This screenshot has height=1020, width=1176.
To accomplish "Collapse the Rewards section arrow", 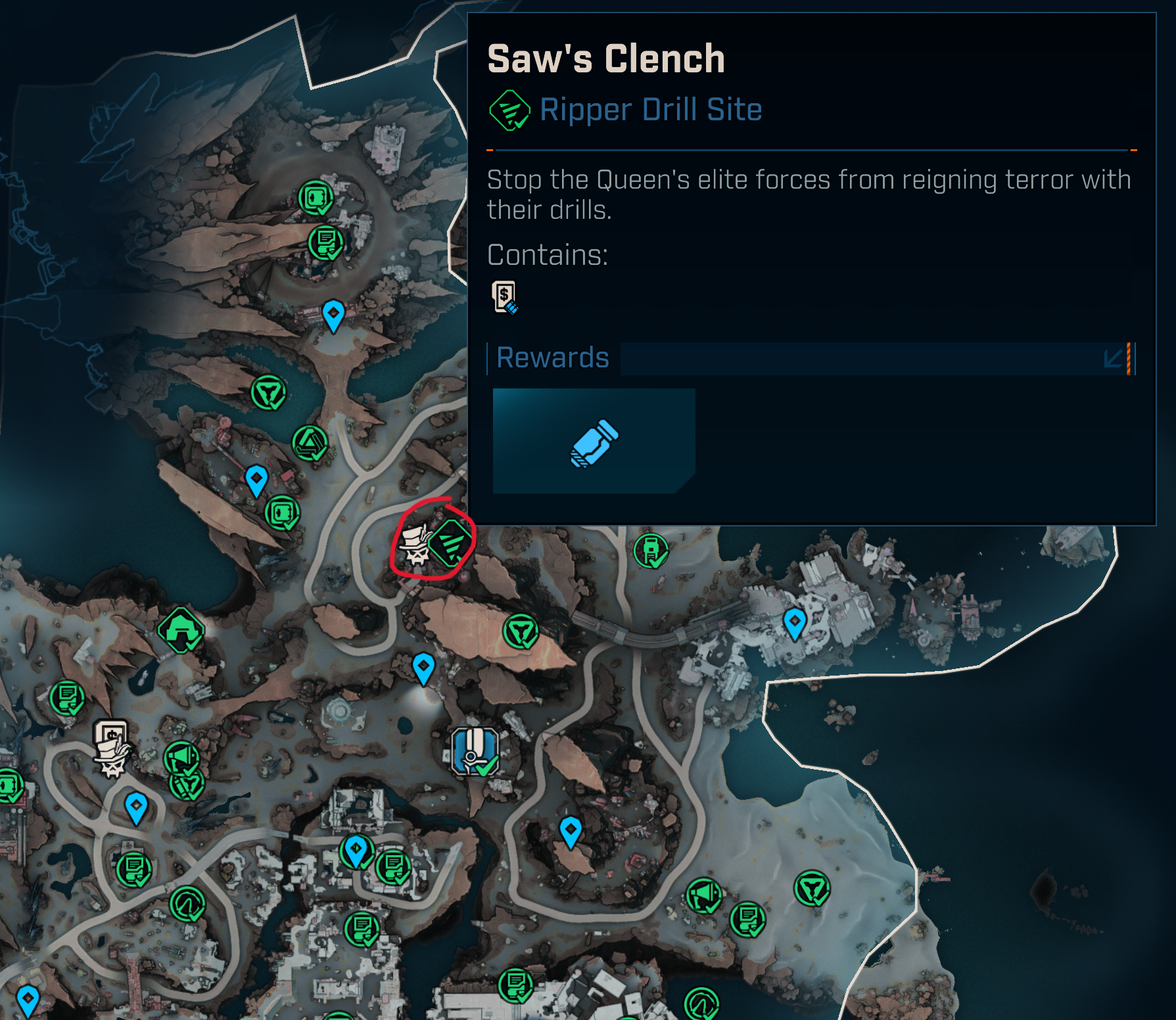I will pos(1113,359).
